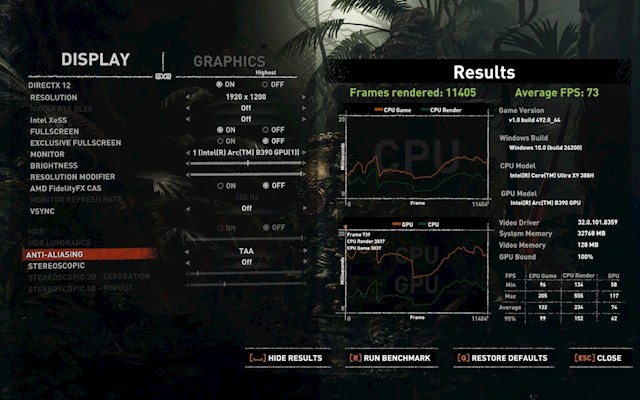This screenshot has height=400, width=640.
Task: Close the options menu
Action: pos(597,357)
